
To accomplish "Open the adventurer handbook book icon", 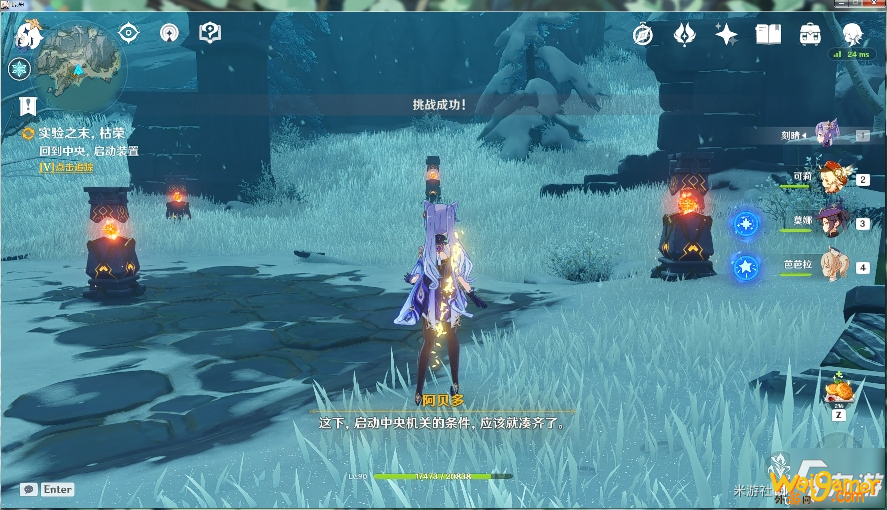I will click(768, 35).
